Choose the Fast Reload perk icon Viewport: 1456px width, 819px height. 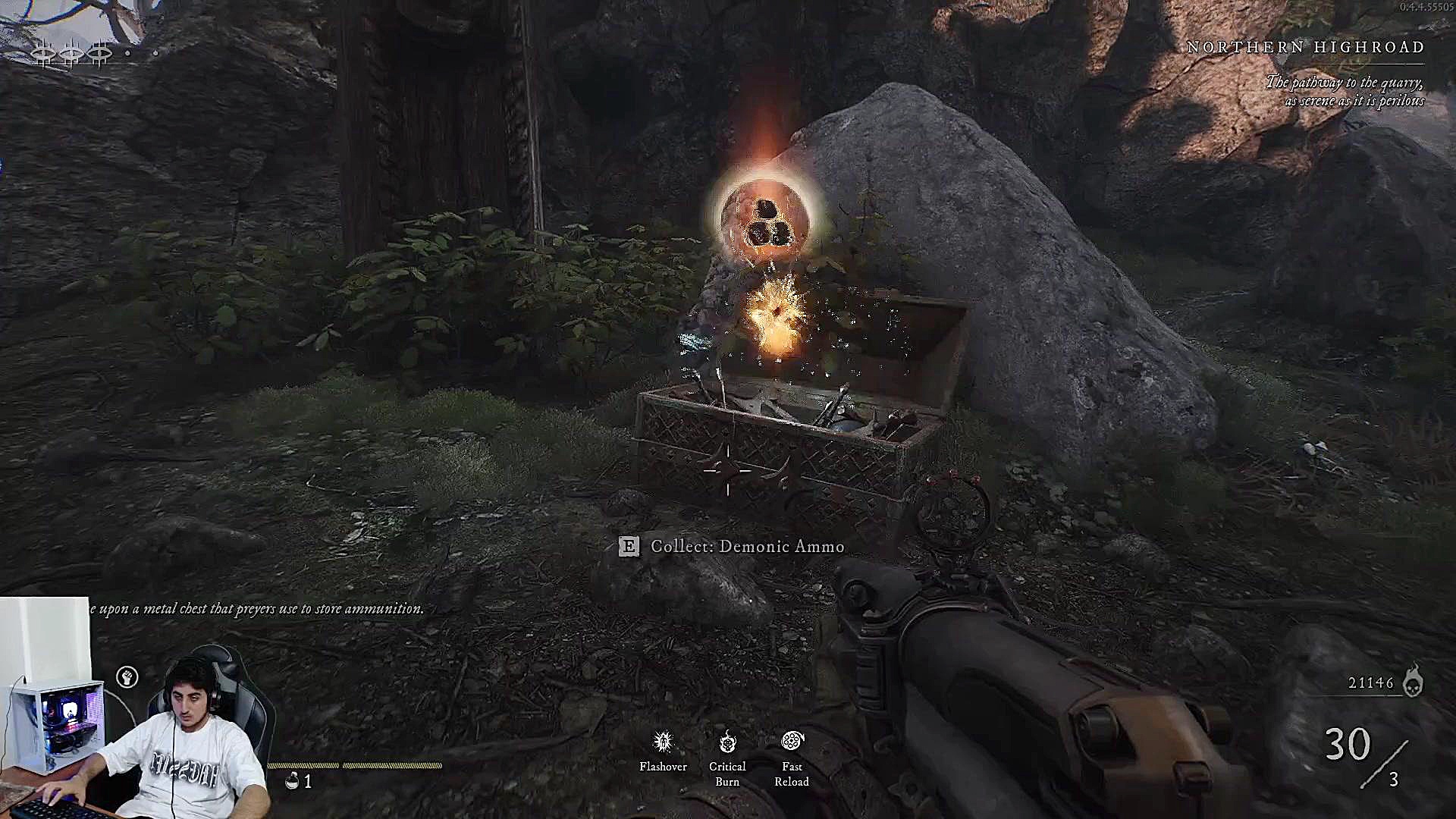[x=792, y=741]
